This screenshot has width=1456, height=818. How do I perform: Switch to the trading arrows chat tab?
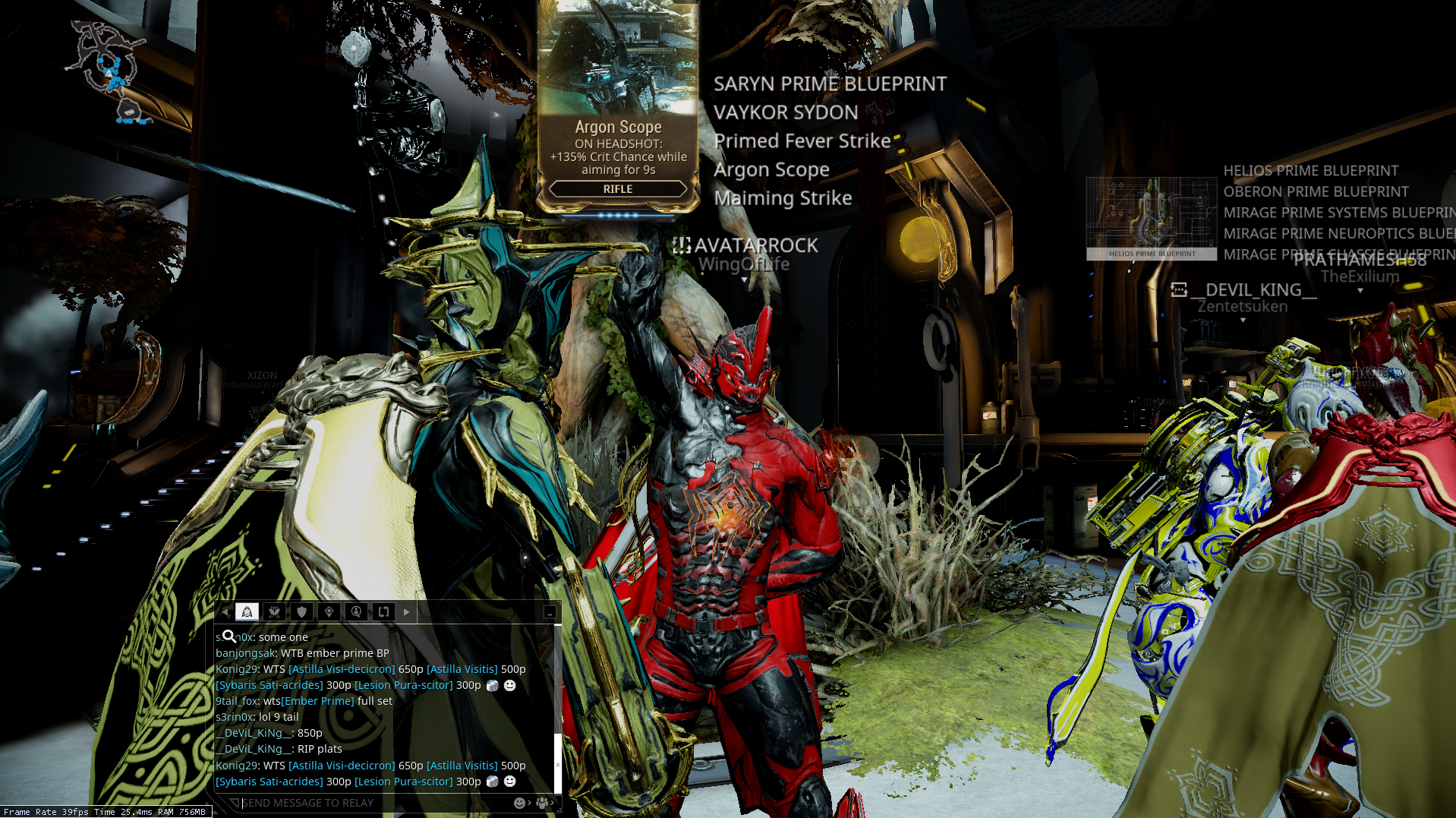[383, 612]
